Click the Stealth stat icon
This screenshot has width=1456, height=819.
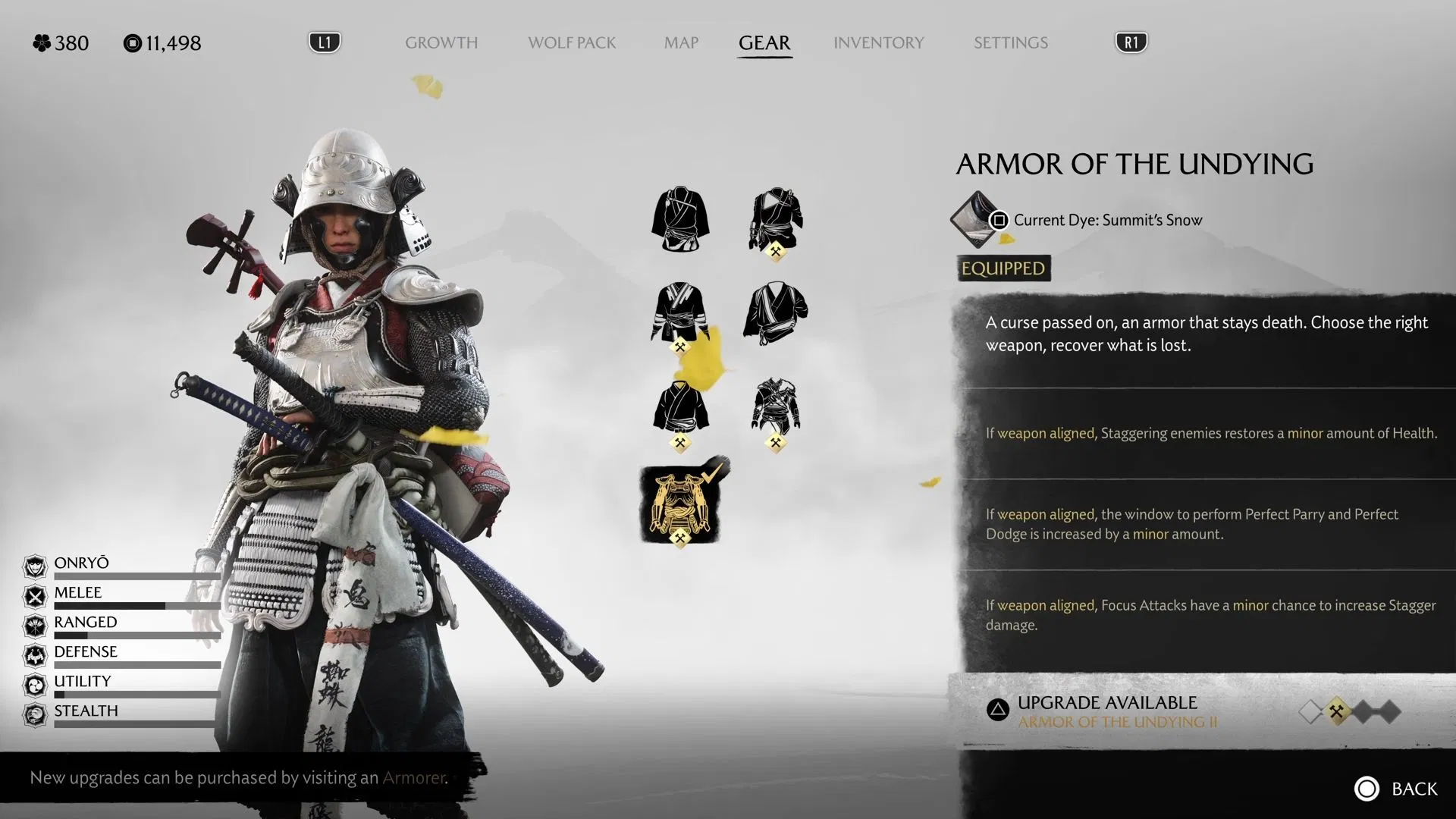coord(35,711)
